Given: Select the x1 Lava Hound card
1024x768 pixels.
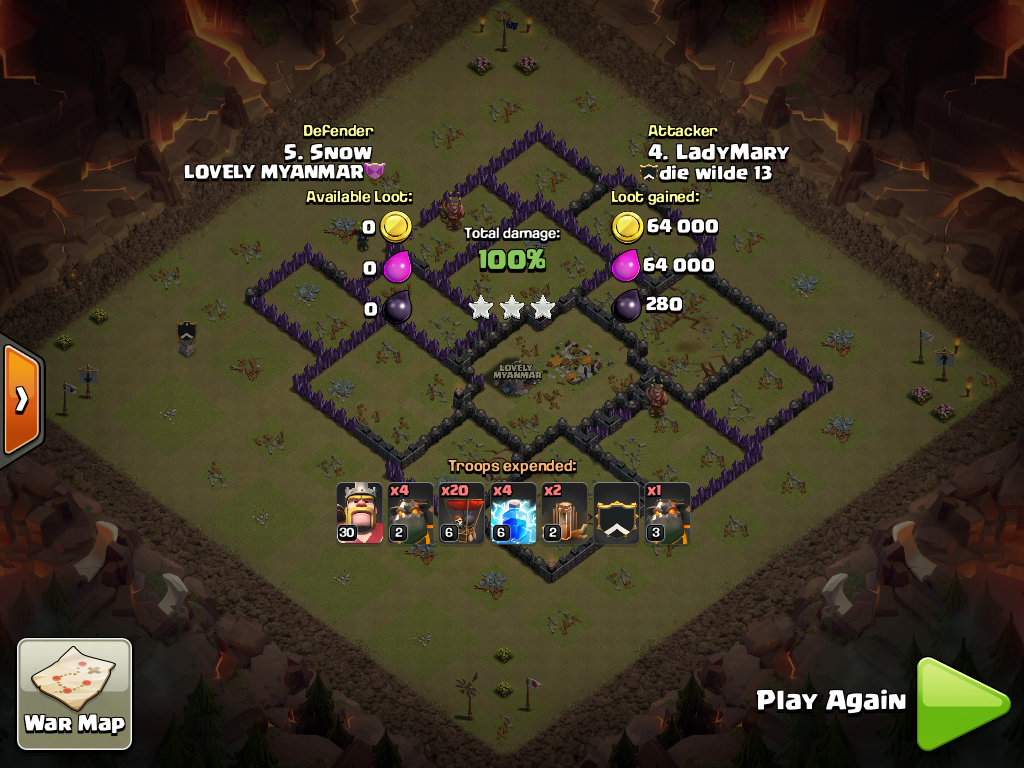Looking at the screenshot, I should click(x=667, y=514).
